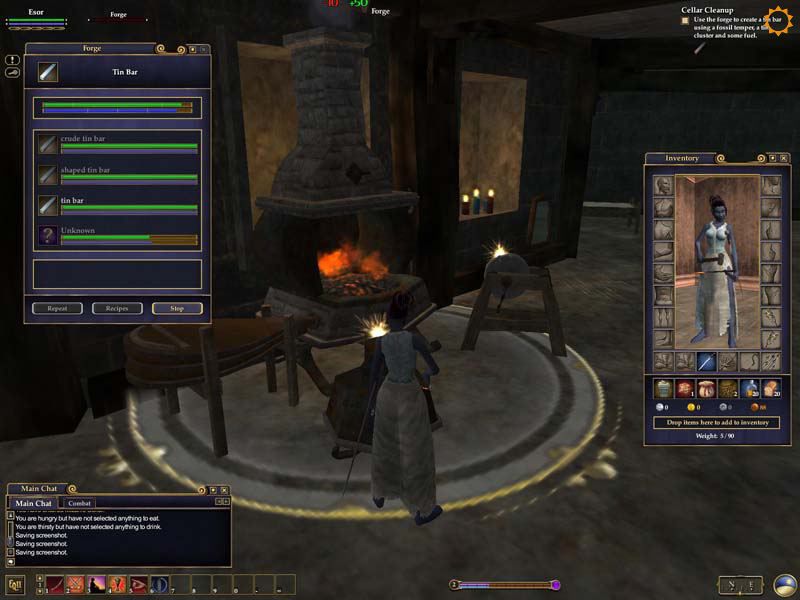The height and width of the screenshot is (600, 800).
Task: Activate the crossed swords hotbar ability
Action: [76, 585]
